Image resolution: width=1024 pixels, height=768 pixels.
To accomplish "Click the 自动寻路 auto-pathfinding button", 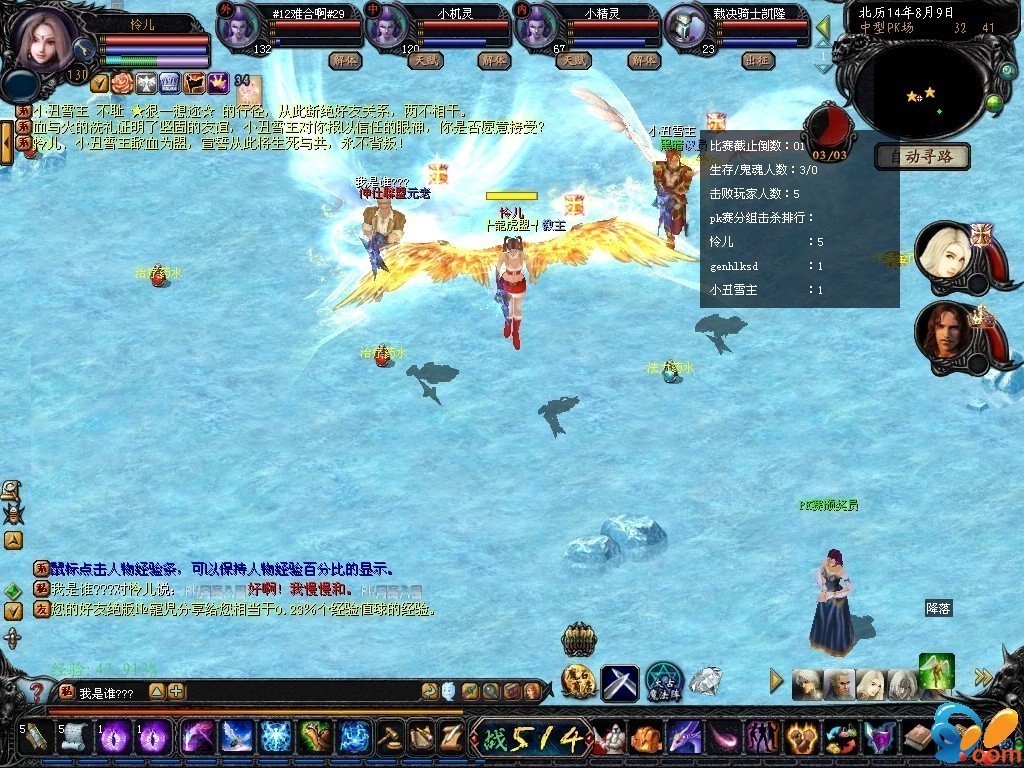I will coord(922,156).
